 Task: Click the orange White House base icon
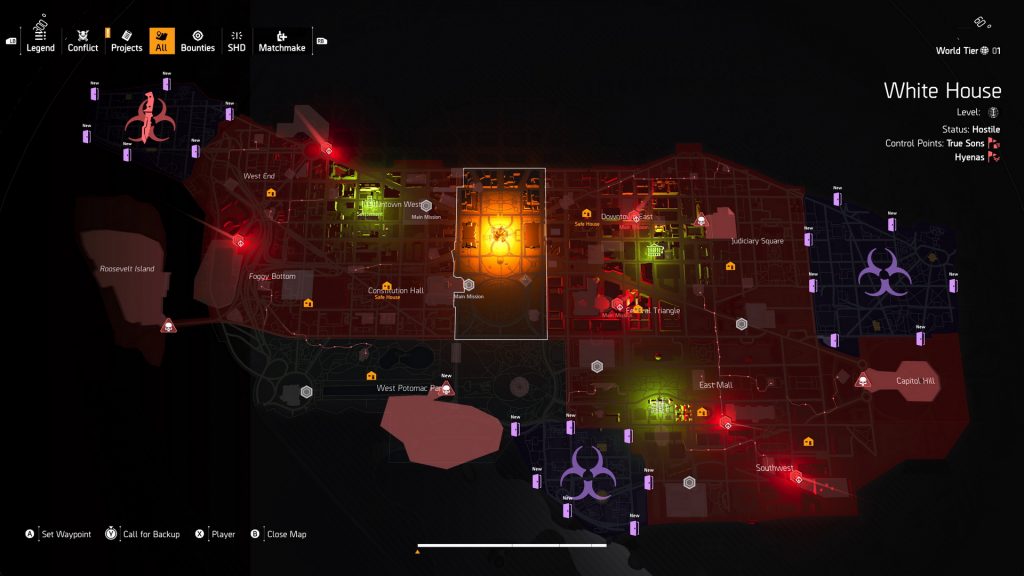[496, 236]
